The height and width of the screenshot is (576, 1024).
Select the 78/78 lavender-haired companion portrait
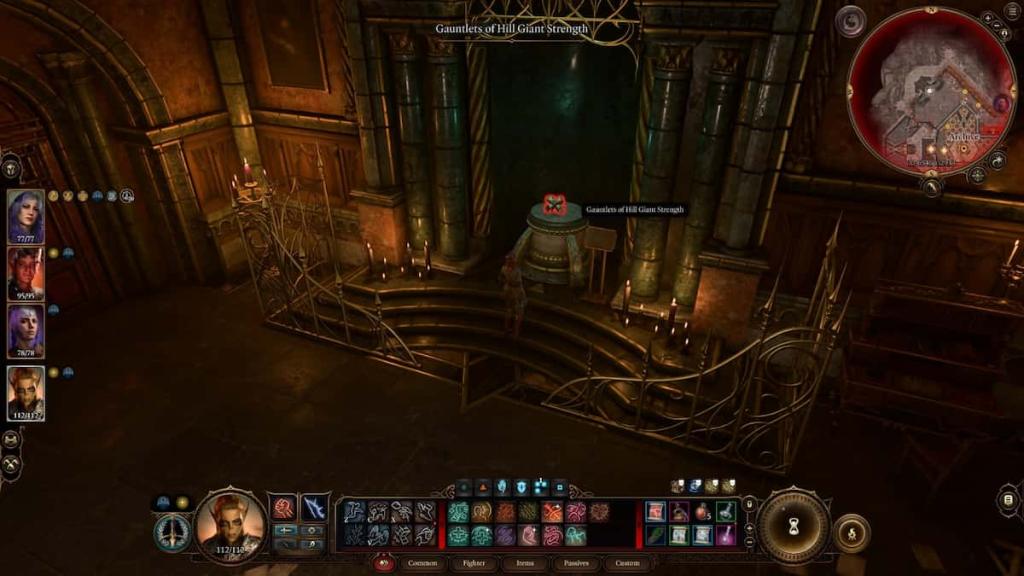26,332
